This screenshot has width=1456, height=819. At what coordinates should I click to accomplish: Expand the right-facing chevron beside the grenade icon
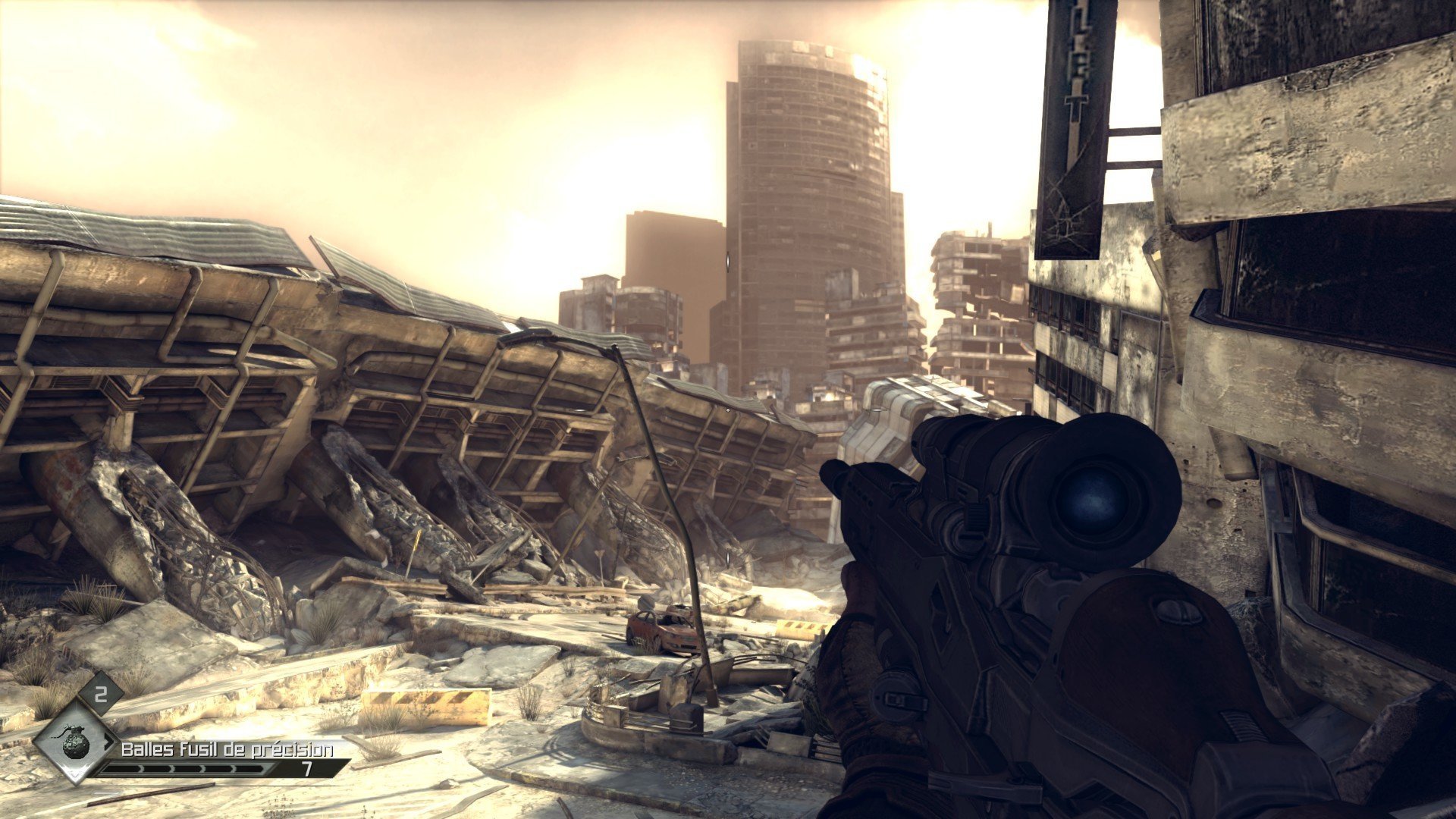coord(109,745)
